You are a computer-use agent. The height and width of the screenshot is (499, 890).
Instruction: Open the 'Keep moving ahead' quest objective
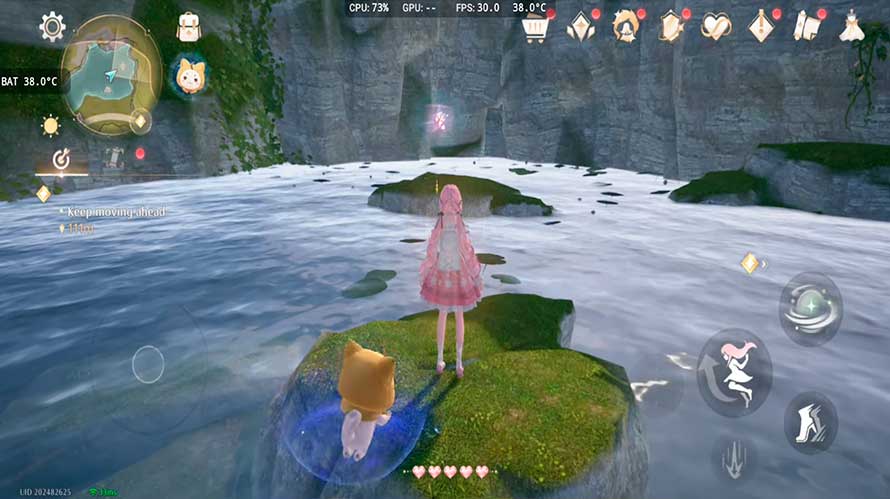click(112, 212)
